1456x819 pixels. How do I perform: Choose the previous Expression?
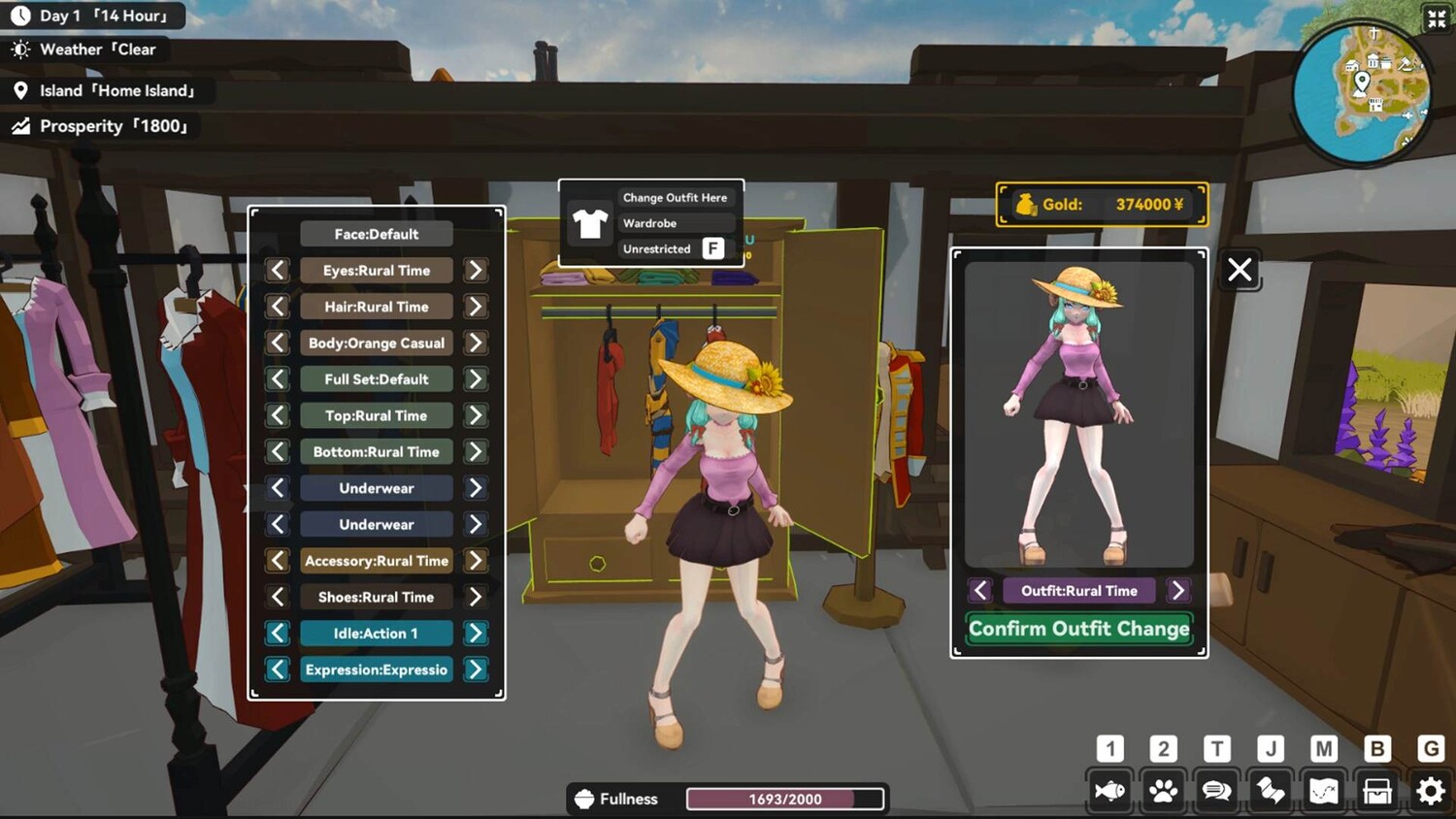[278, 670]
